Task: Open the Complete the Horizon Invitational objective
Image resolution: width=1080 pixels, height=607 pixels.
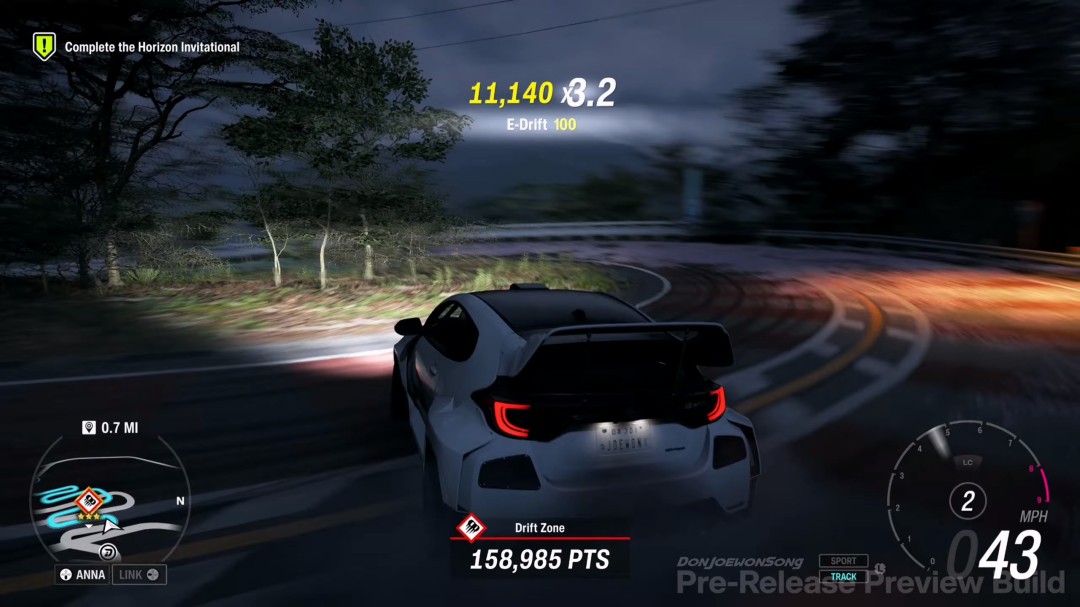Action: click(152, 47)
